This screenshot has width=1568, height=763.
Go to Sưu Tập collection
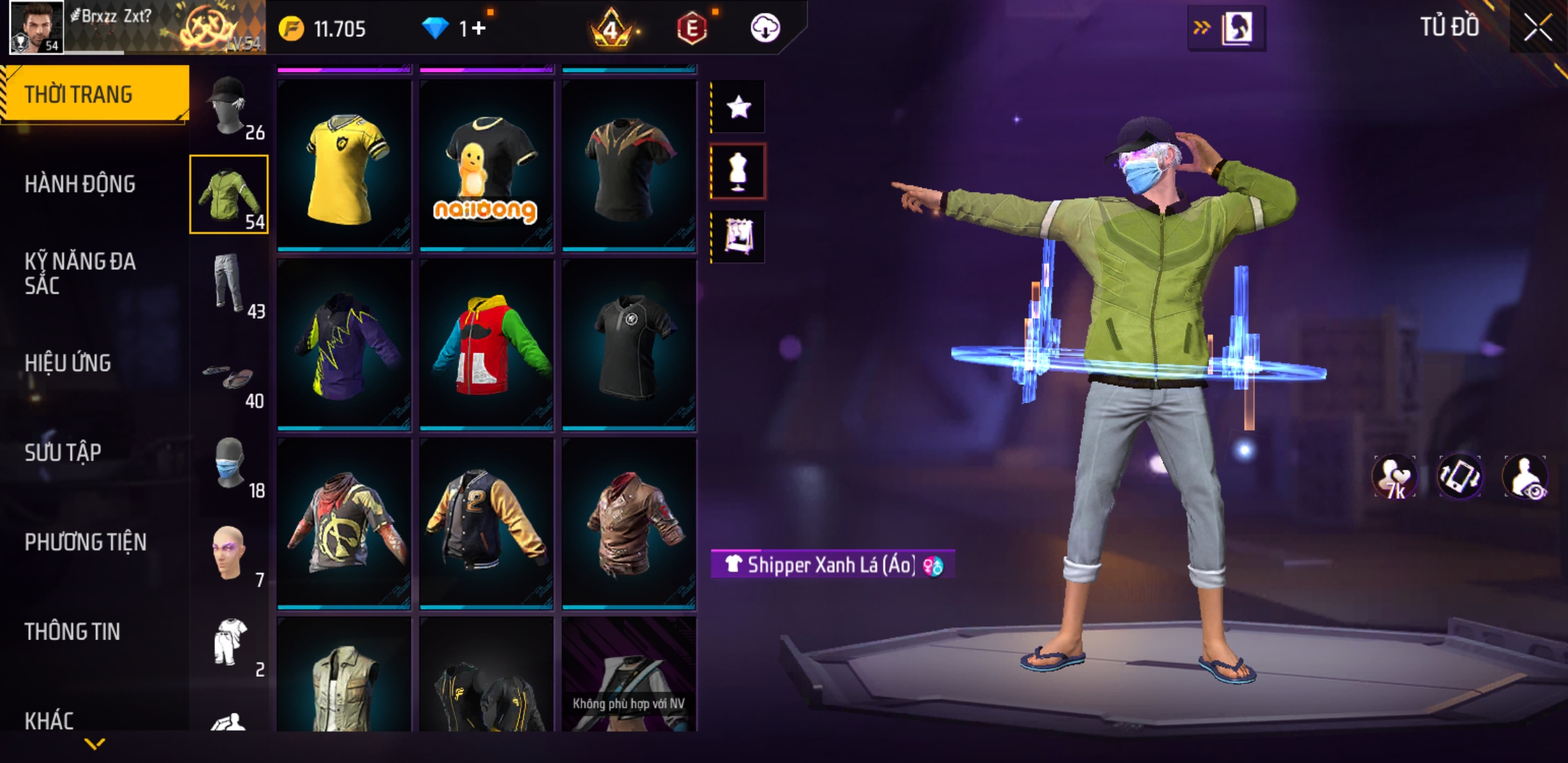click(x=63, y=452)
